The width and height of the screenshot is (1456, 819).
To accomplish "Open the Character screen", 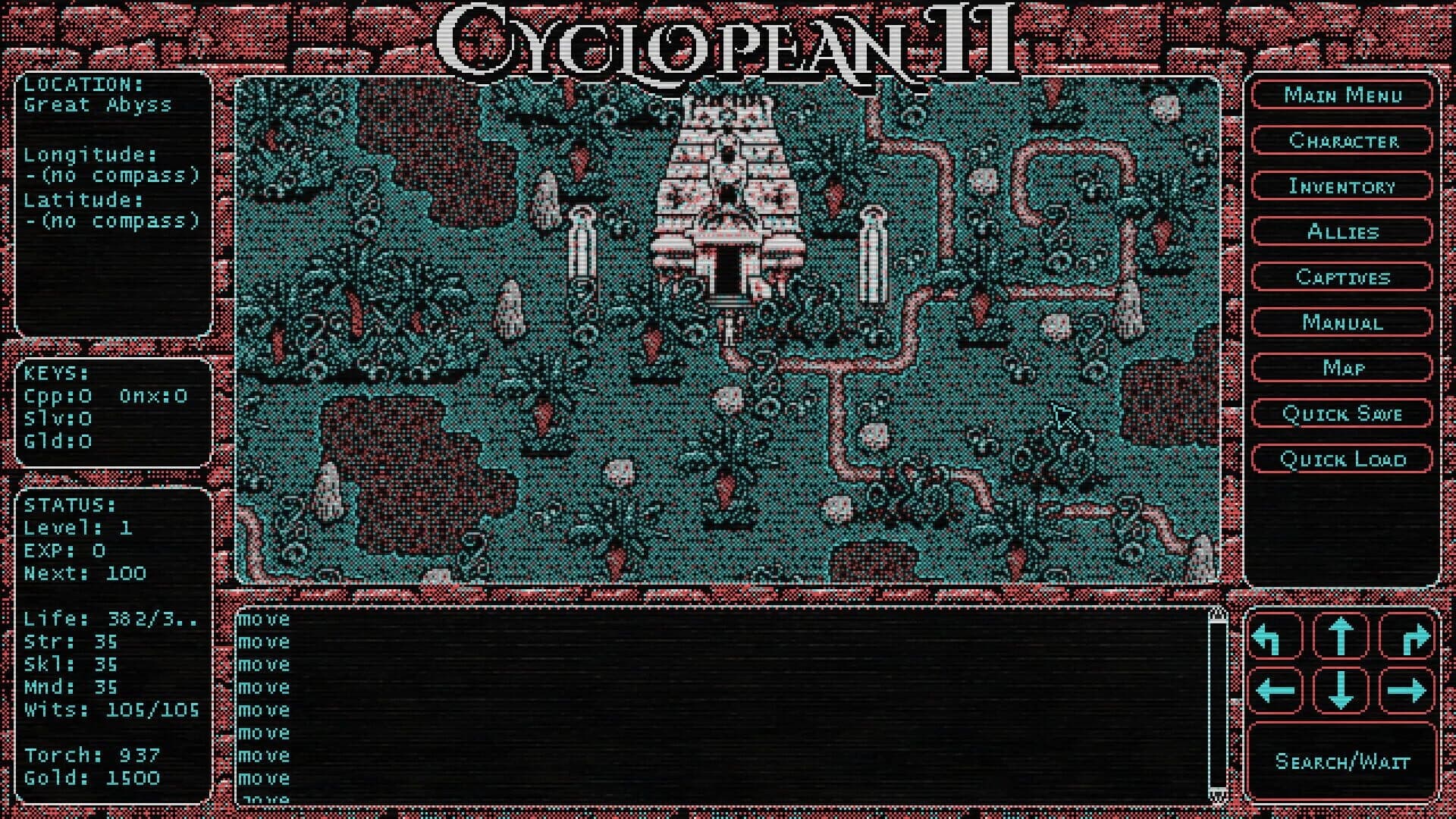I will click(1341, 141).
